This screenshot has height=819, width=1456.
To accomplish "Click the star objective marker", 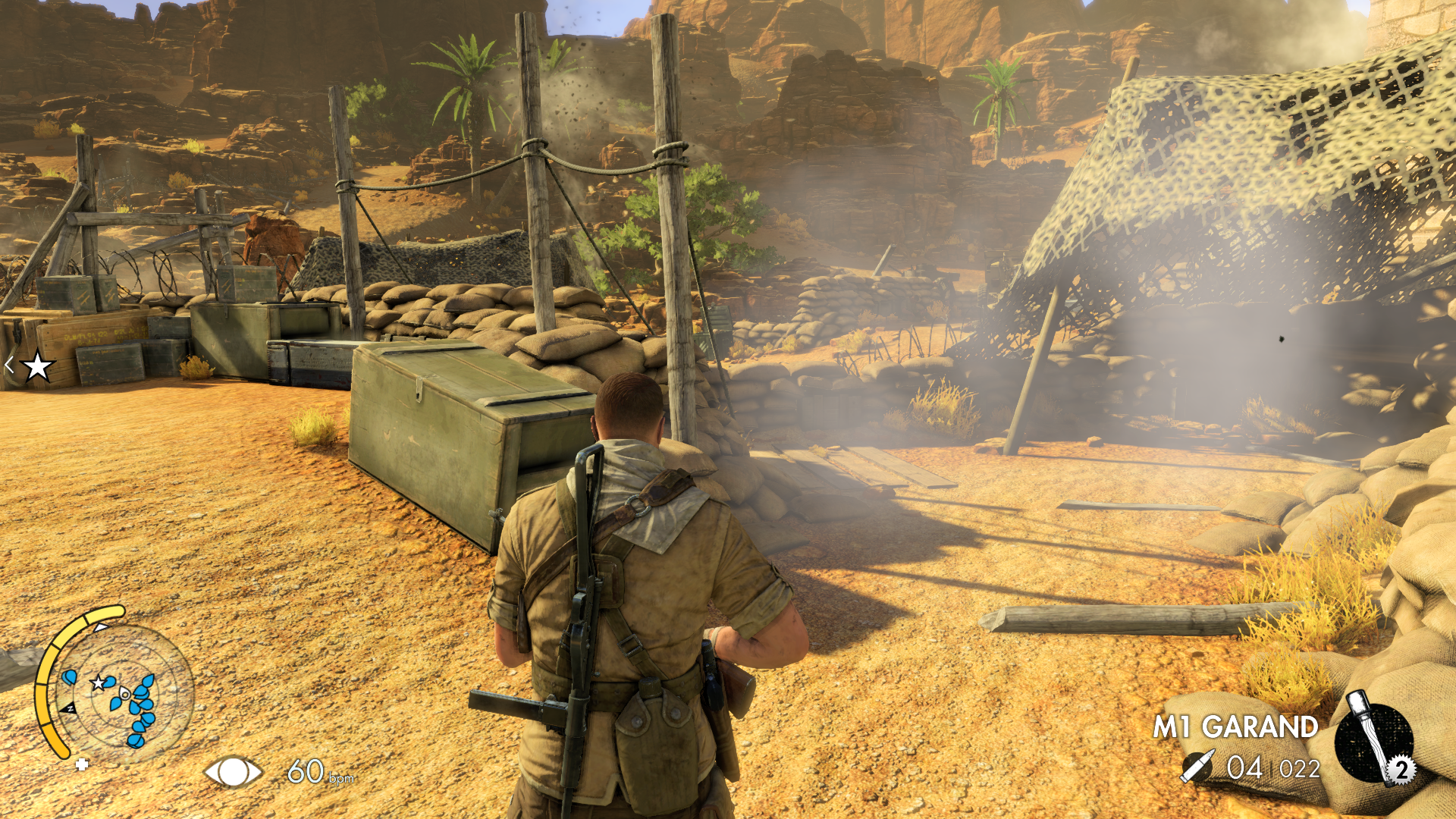I will 37,367.
